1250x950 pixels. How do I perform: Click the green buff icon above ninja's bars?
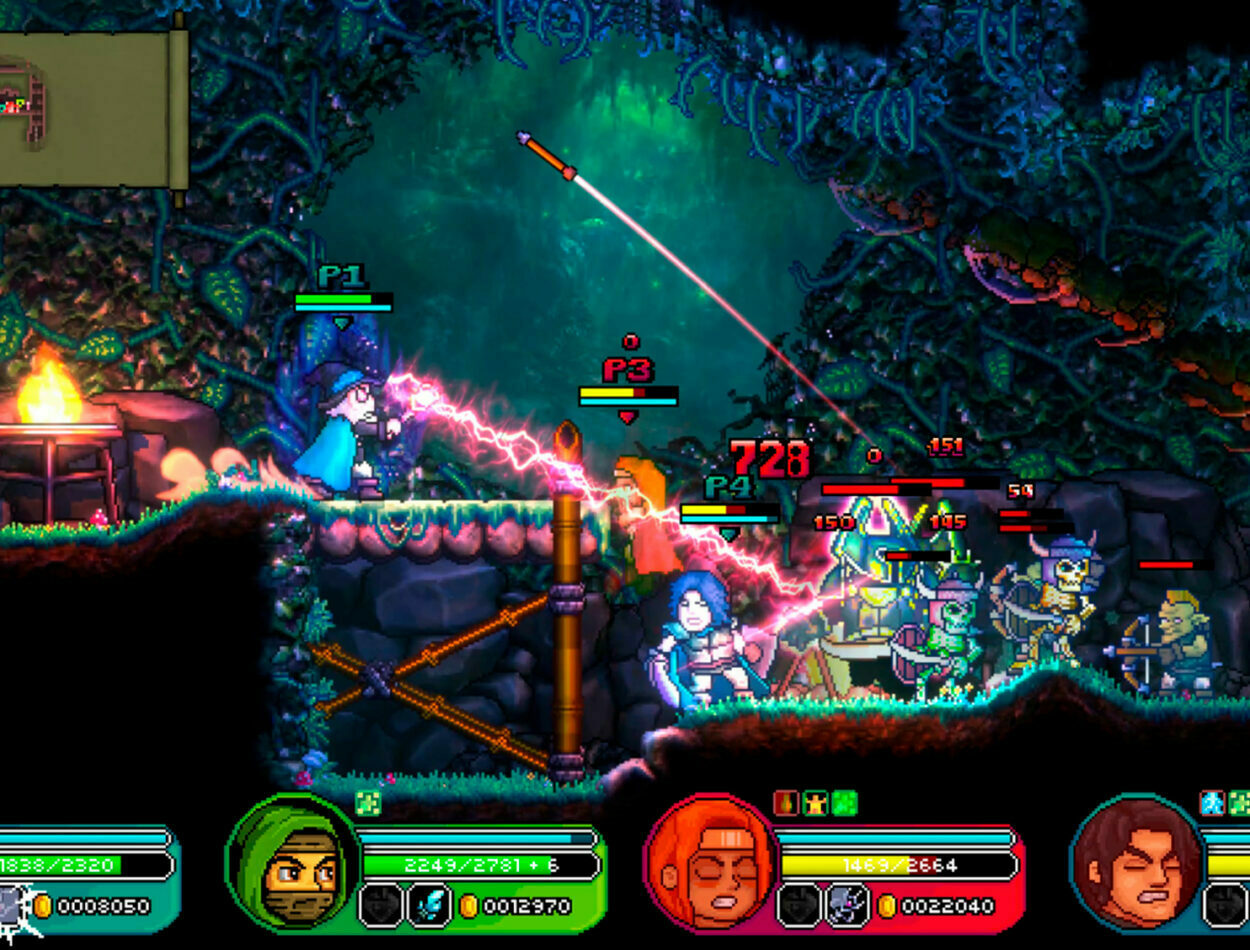367,803
